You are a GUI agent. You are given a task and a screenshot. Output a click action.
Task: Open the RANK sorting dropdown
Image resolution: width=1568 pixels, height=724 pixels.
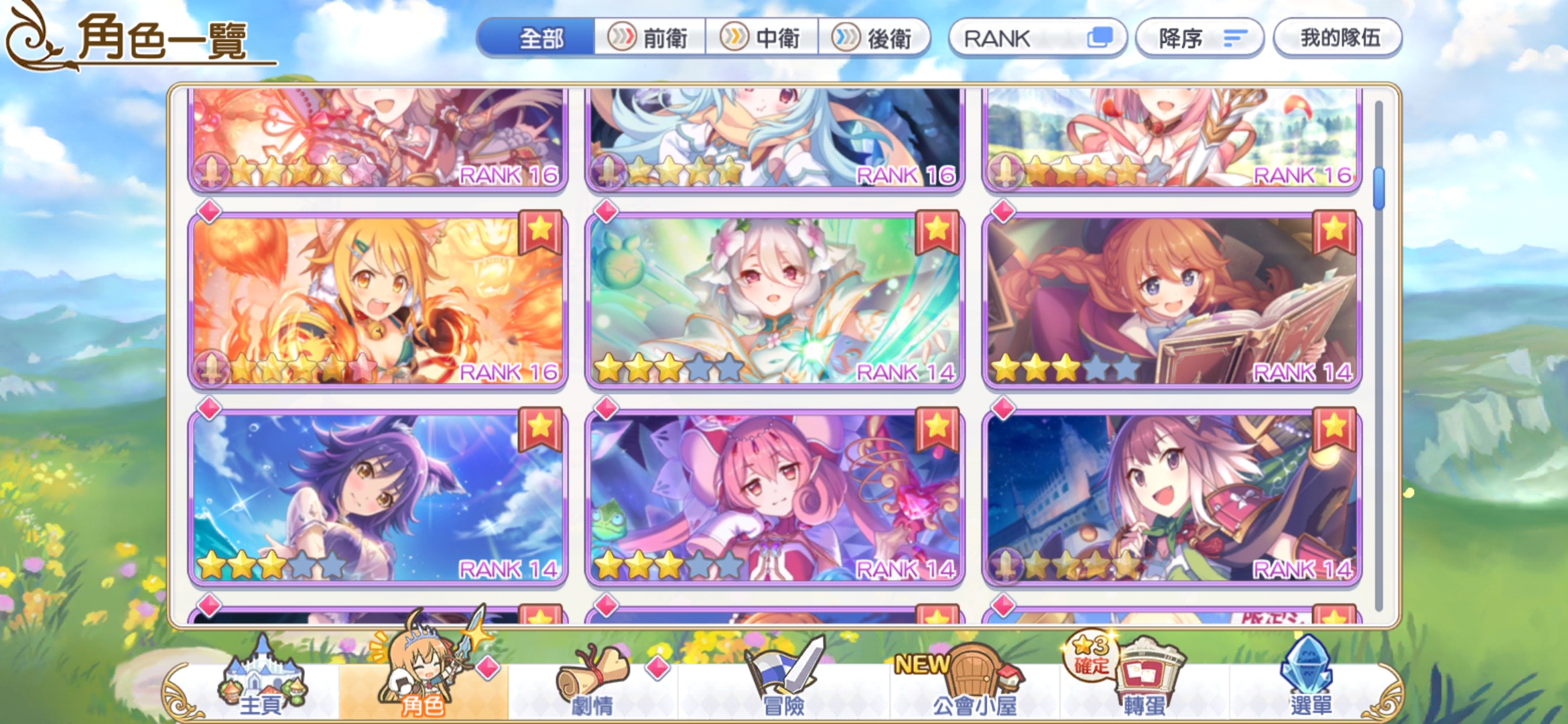point(1037,38)
